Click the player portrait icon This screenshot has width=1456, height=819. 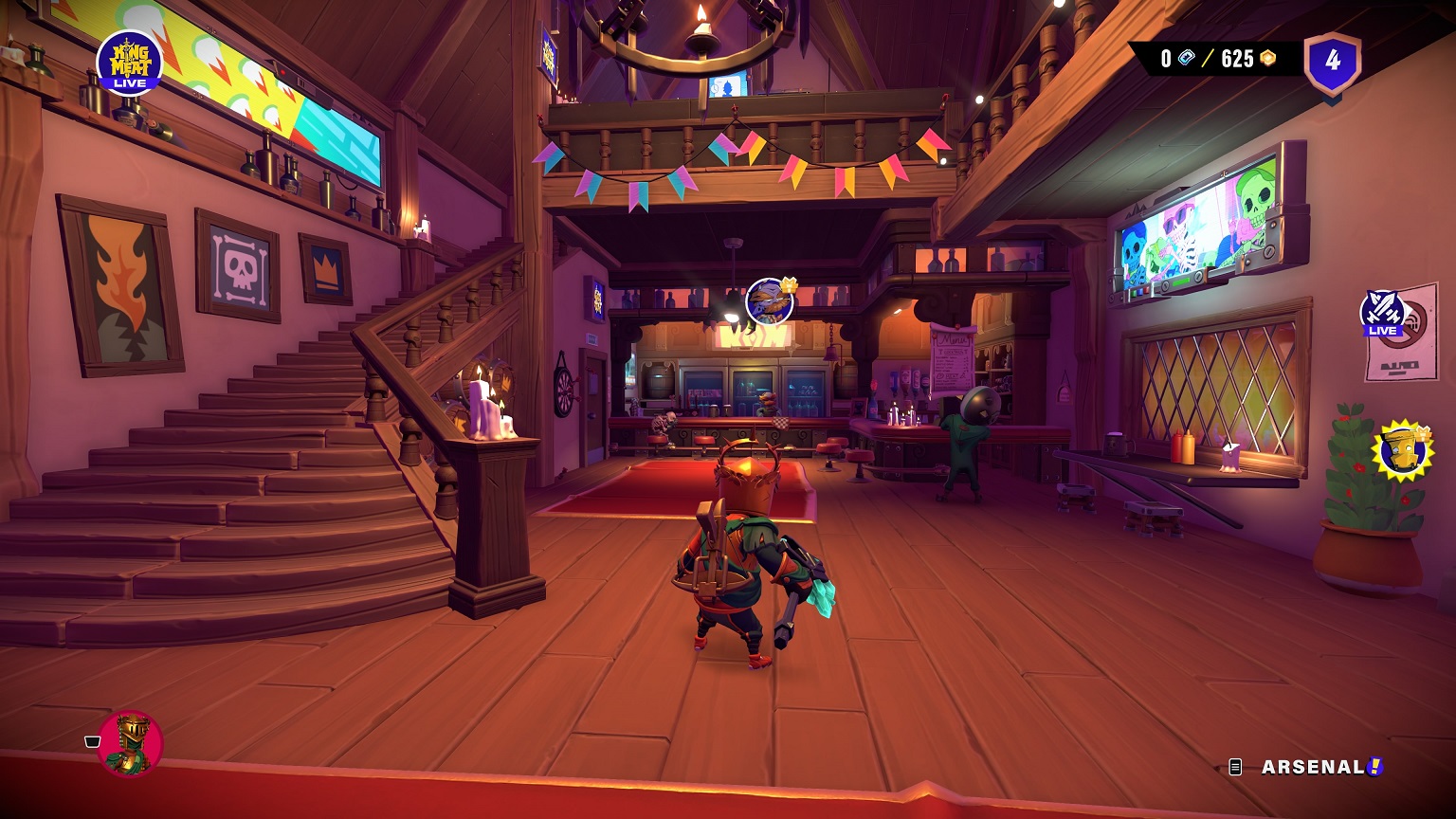pos(130,742)
